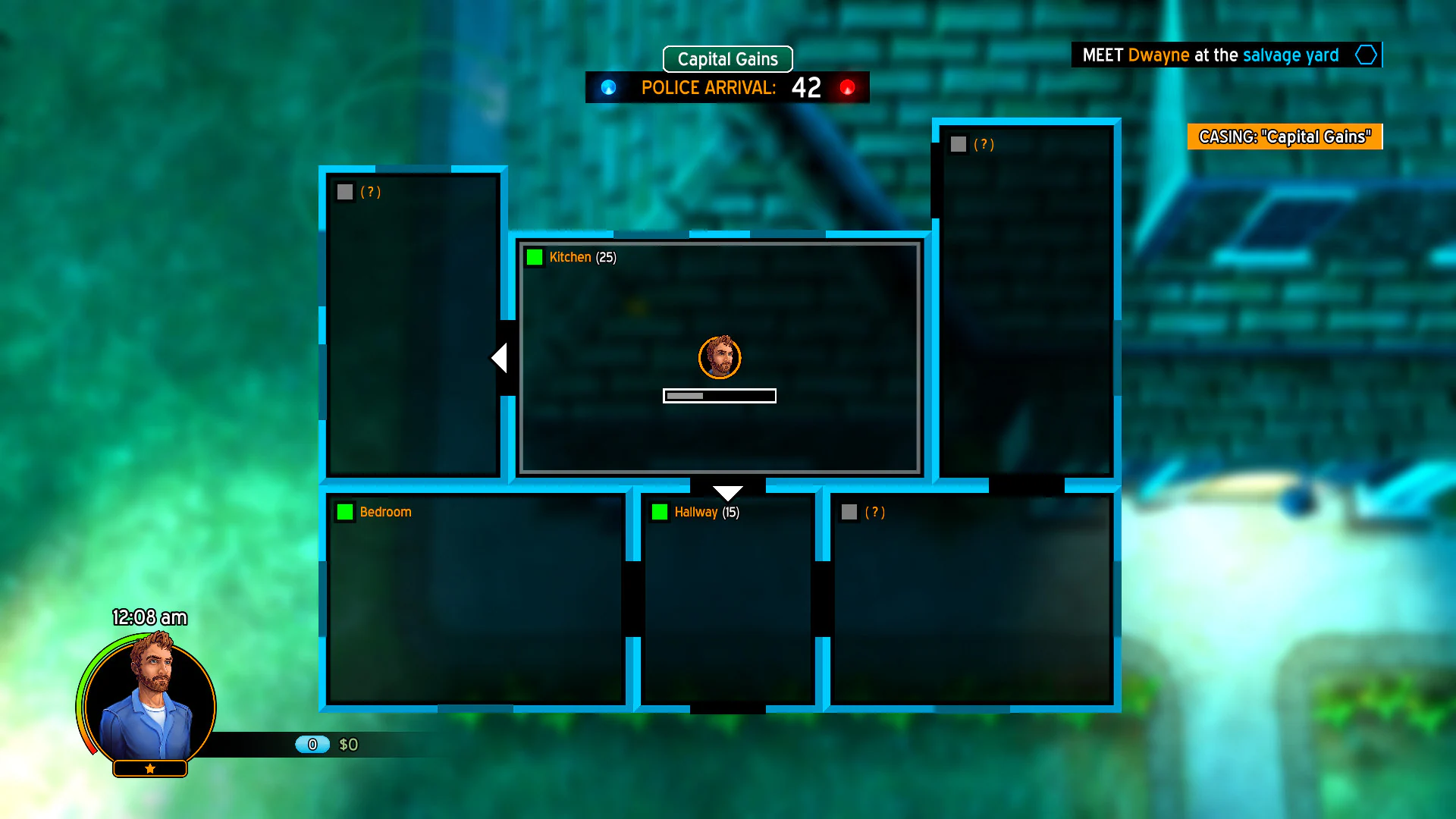Click the red police light icon
The height and width of the screenshot is (819, 1456).
pyautogui.click(x=848, y=87)
